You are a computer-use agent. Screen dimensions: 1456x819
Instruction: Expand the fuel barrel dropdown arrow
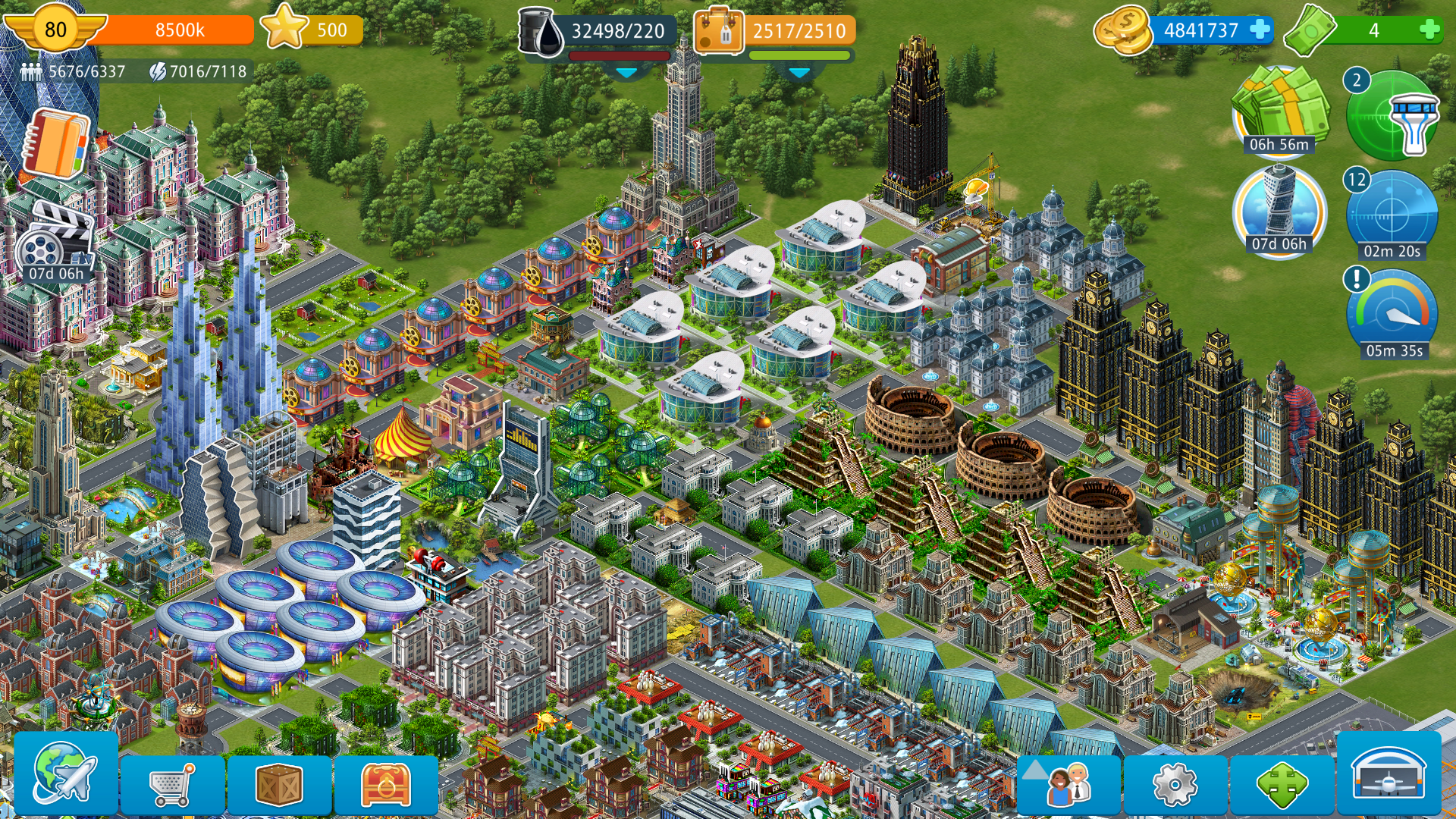pos(626,73)
